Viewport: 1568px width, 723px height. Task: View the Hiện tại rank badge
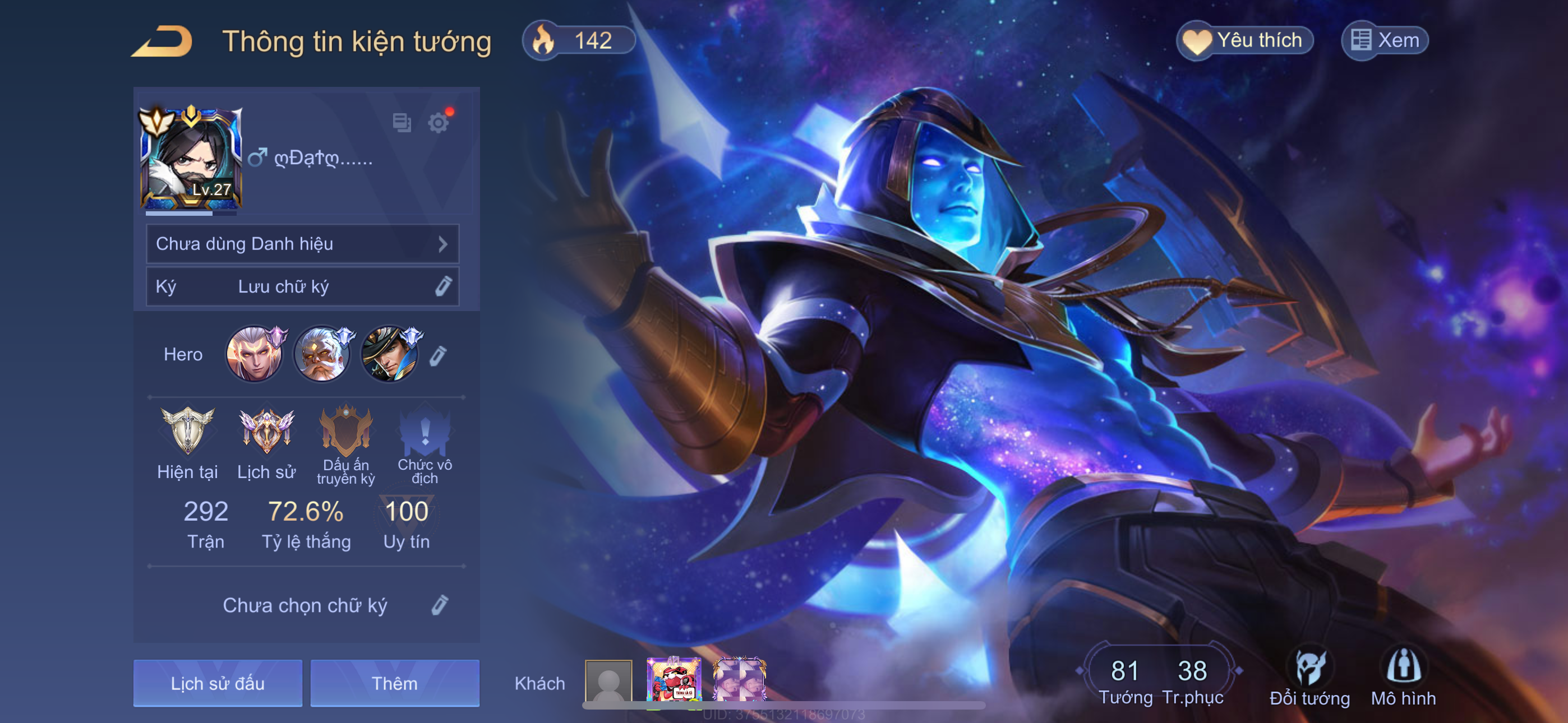pos(187,432)
